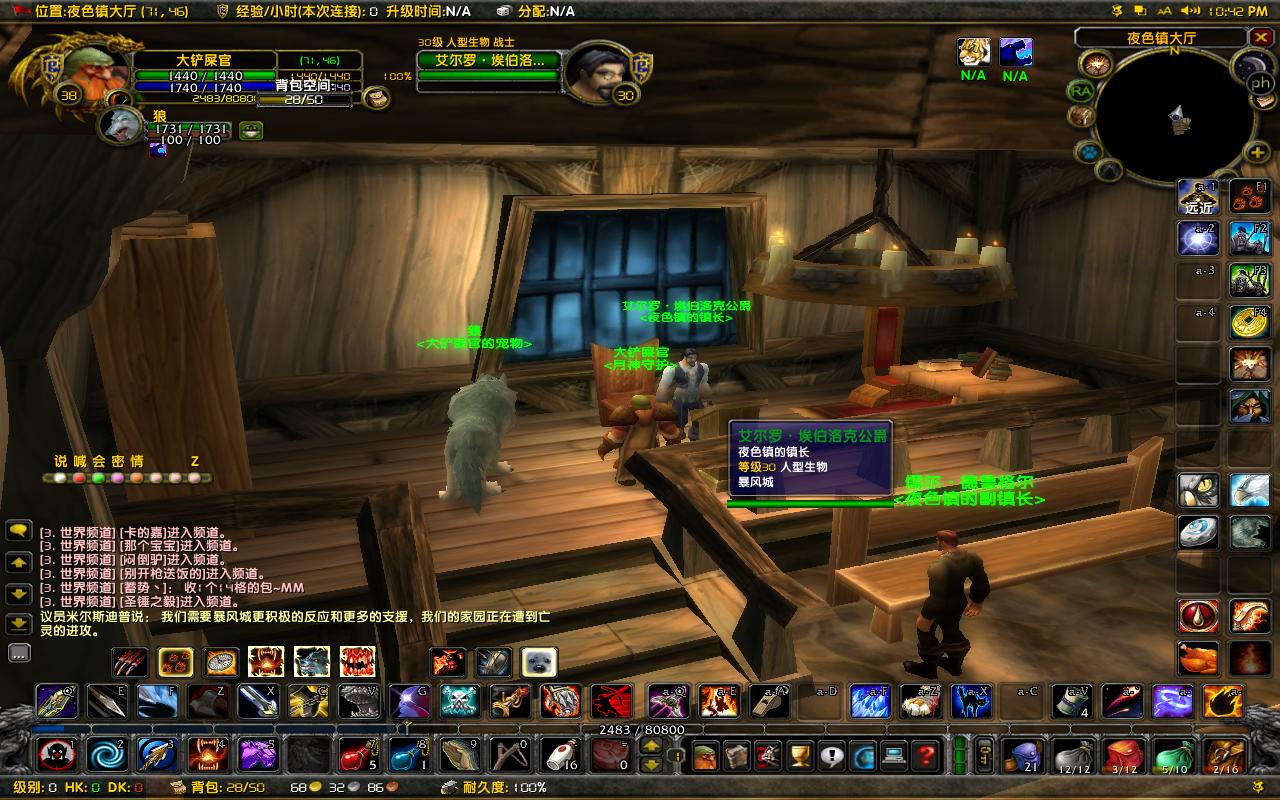
Task: Switch to the 喊 chat tab
Action: (80, 461)
